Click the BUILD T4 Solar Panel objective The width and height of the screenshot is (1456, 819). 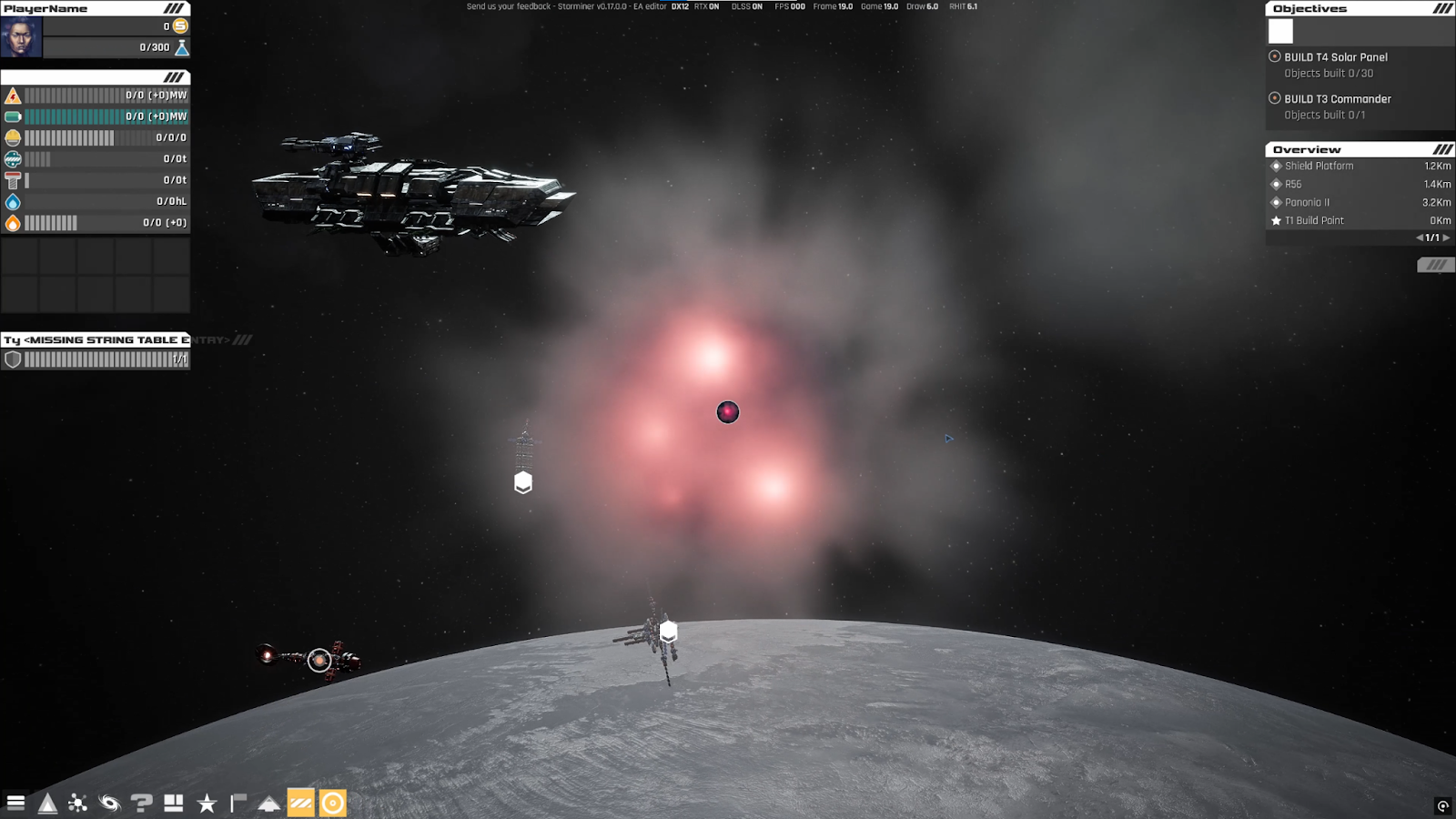pos(1334,56)
